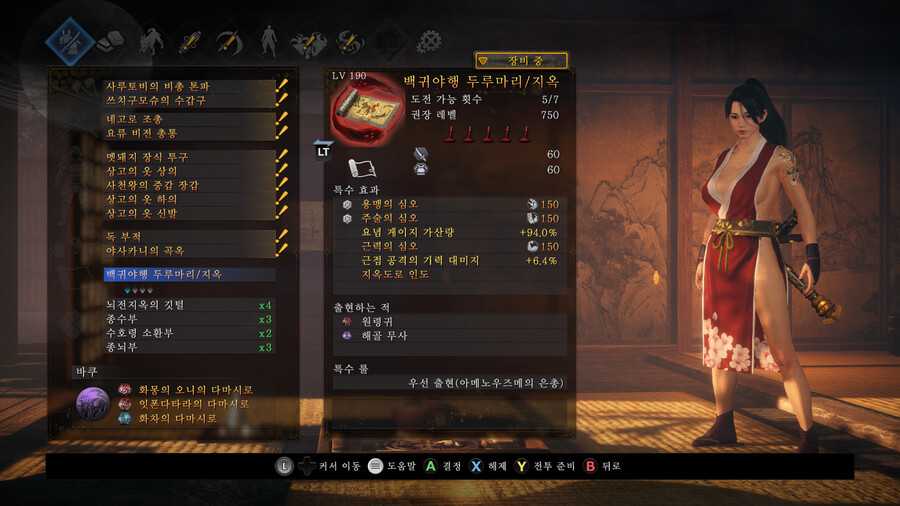Select 사루토비의 비총 톤파 weapon entry
Screen dimensions: 900x506
click(190, 86)
